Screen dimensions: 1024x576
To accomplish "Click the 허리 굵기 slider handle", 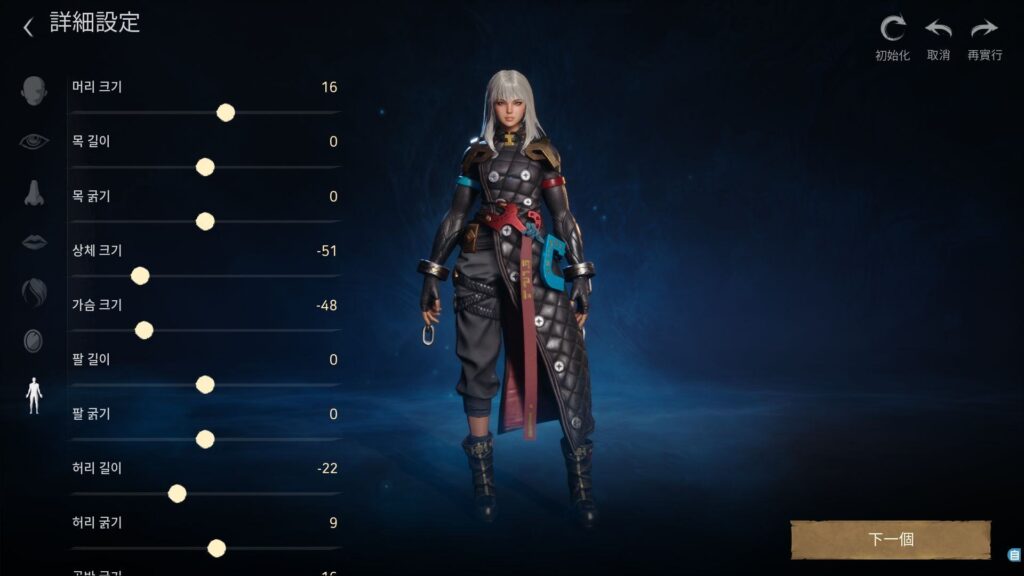I will (216, 547).
